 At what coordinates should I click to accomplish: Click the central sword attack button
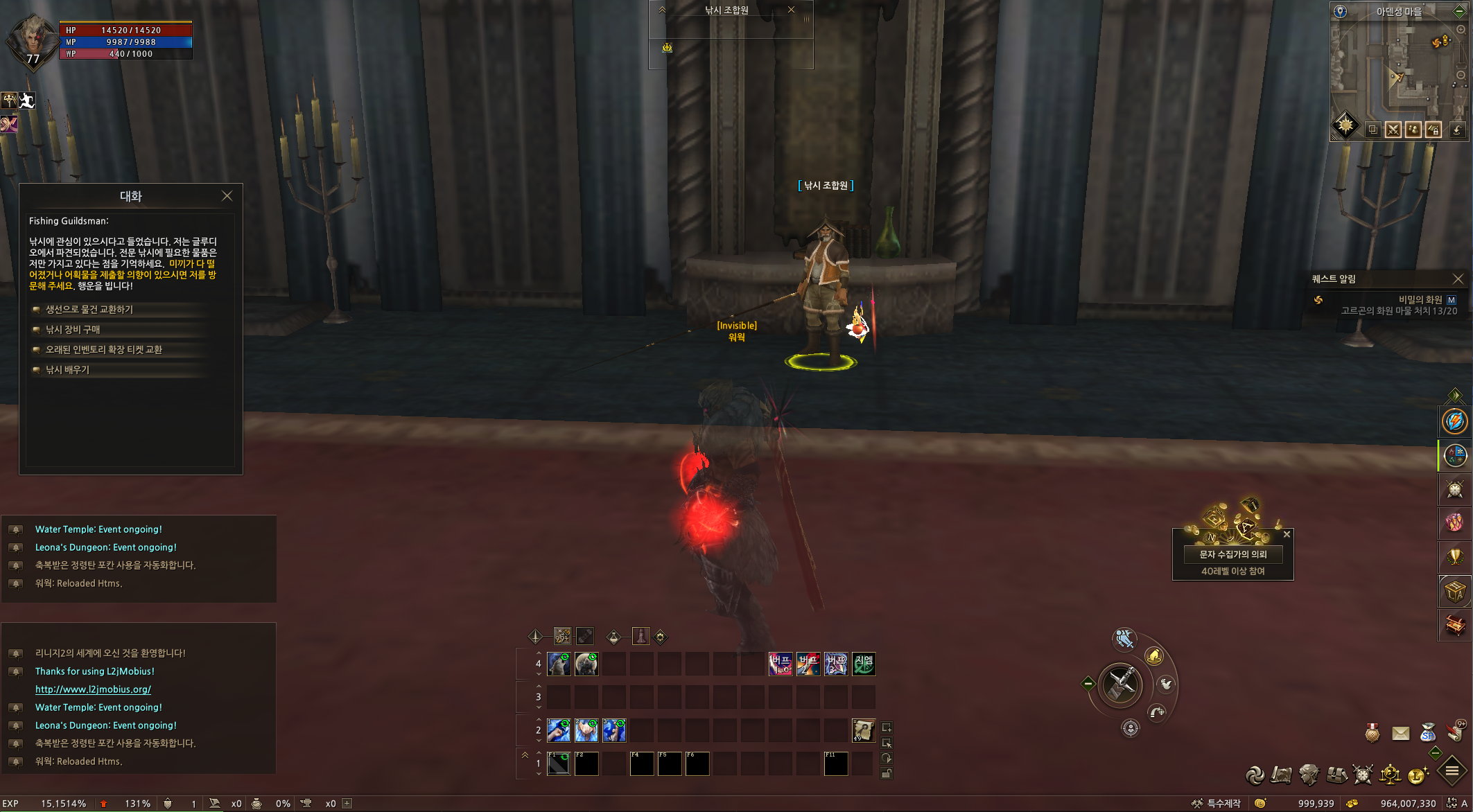(1120, 685)
